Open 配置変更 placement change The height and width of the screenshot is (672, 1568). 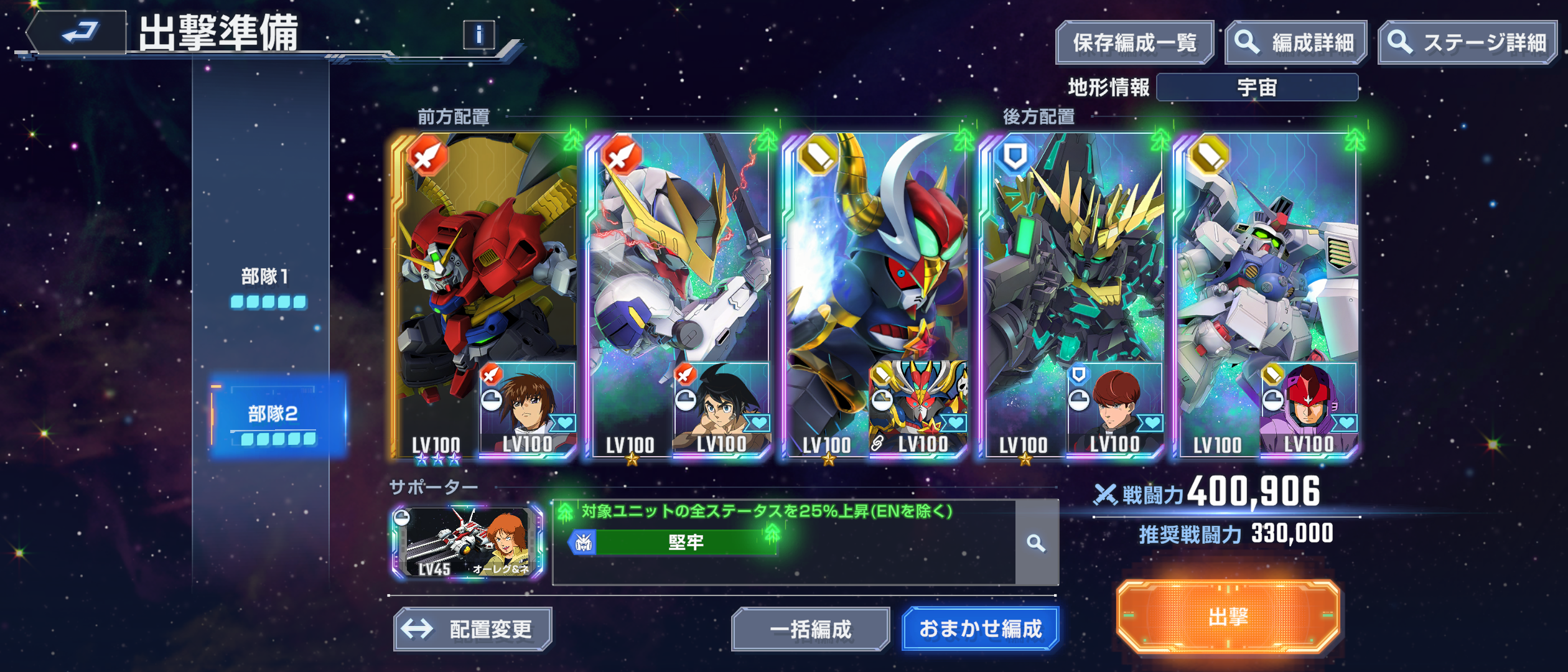pyautogui.click(x=473, y=629)
